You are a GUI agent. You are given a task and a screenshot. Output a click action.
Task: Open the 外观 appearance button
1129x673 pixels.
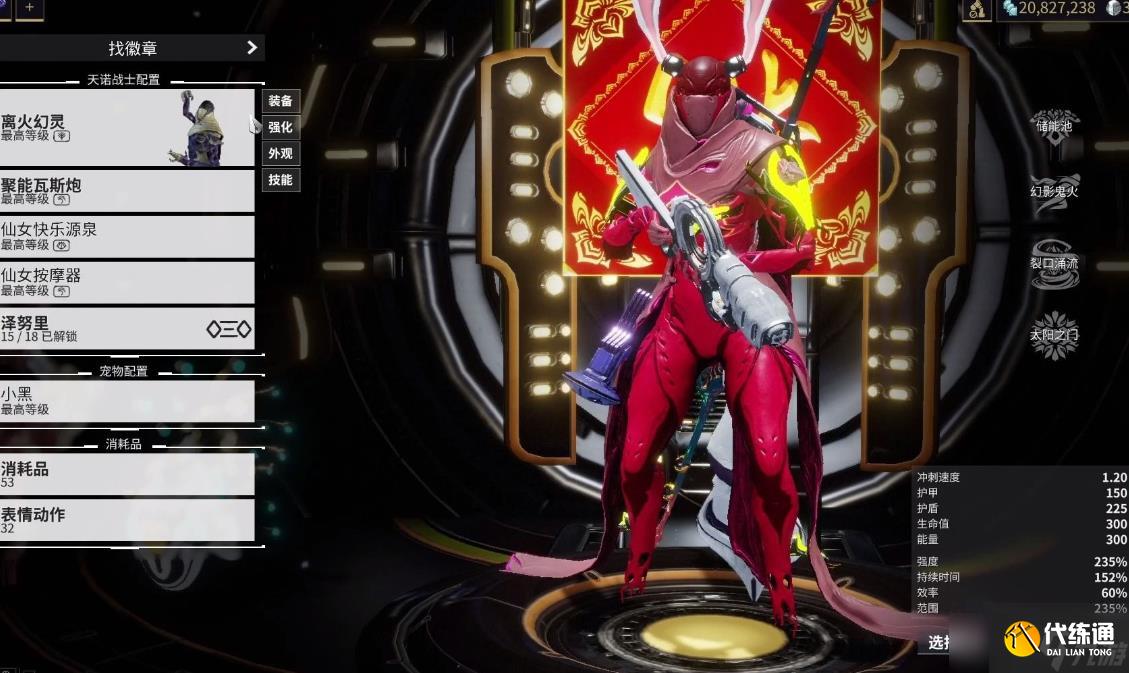(281, 154)
